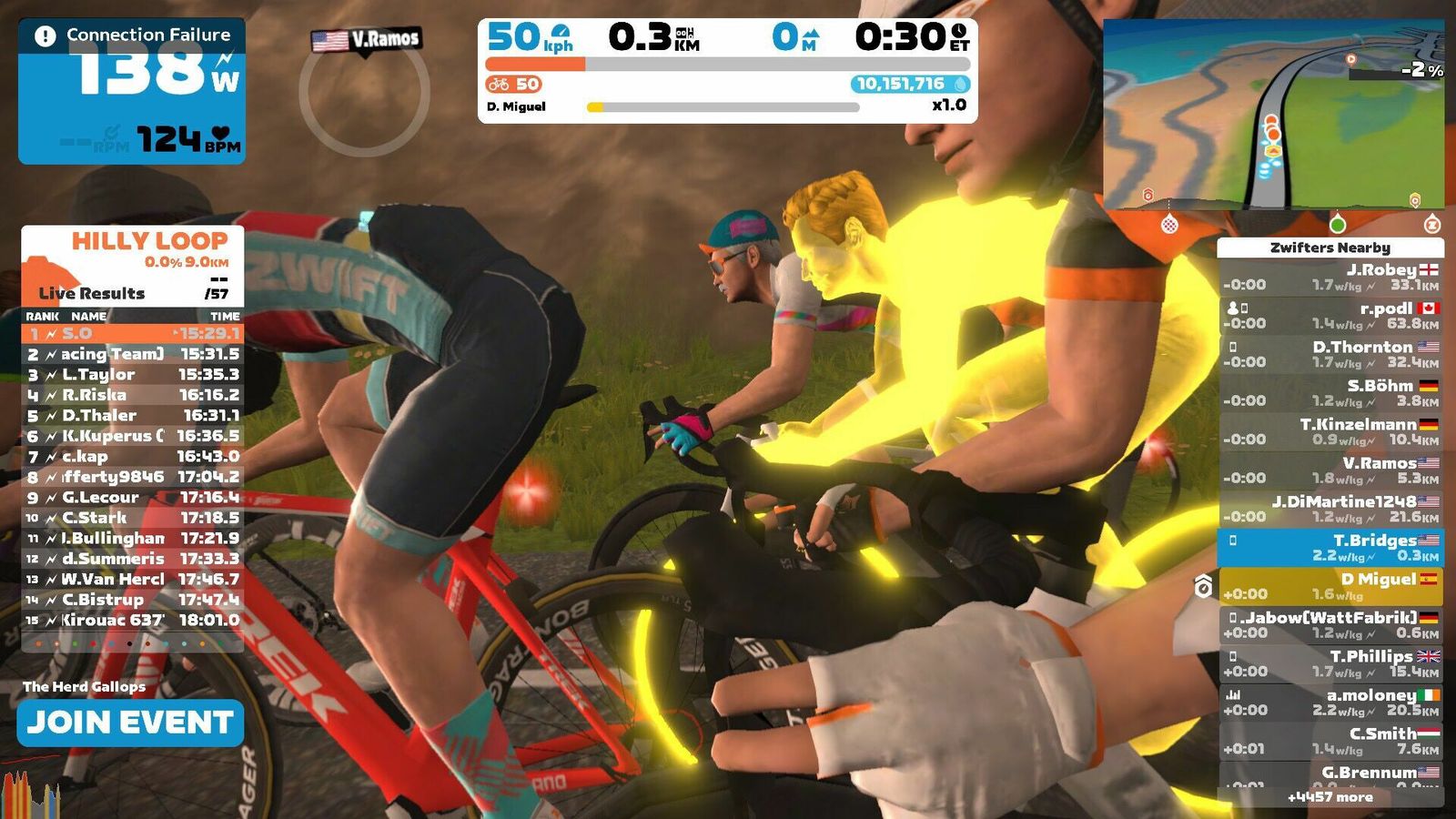Screen dimensions: 1456x819
Task: Pick T.Kinzelmann from the rider list
Action: (x=1330, y=431)
